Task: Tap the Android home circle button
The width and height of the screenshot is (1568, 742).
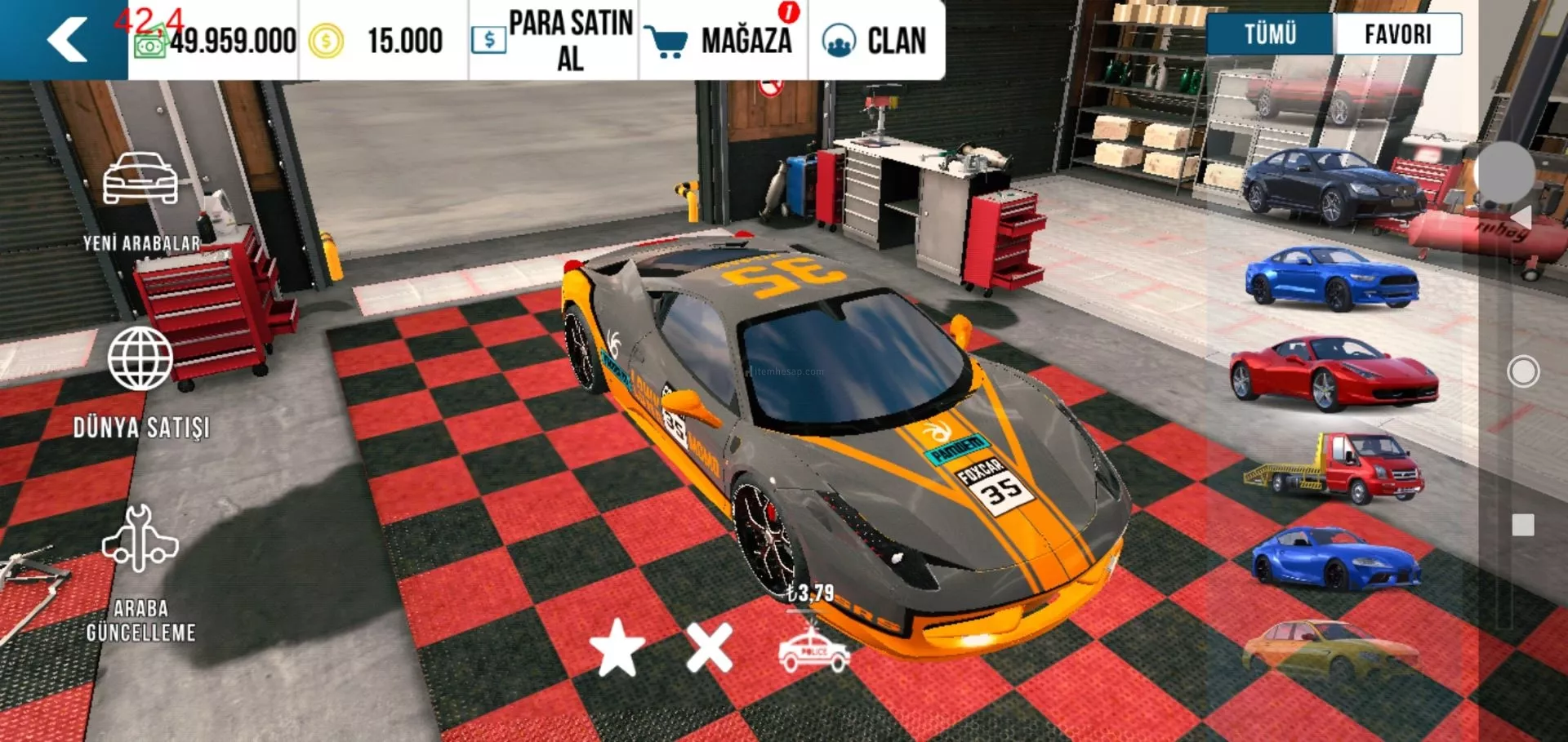Action: click(x=1522, y=371)
